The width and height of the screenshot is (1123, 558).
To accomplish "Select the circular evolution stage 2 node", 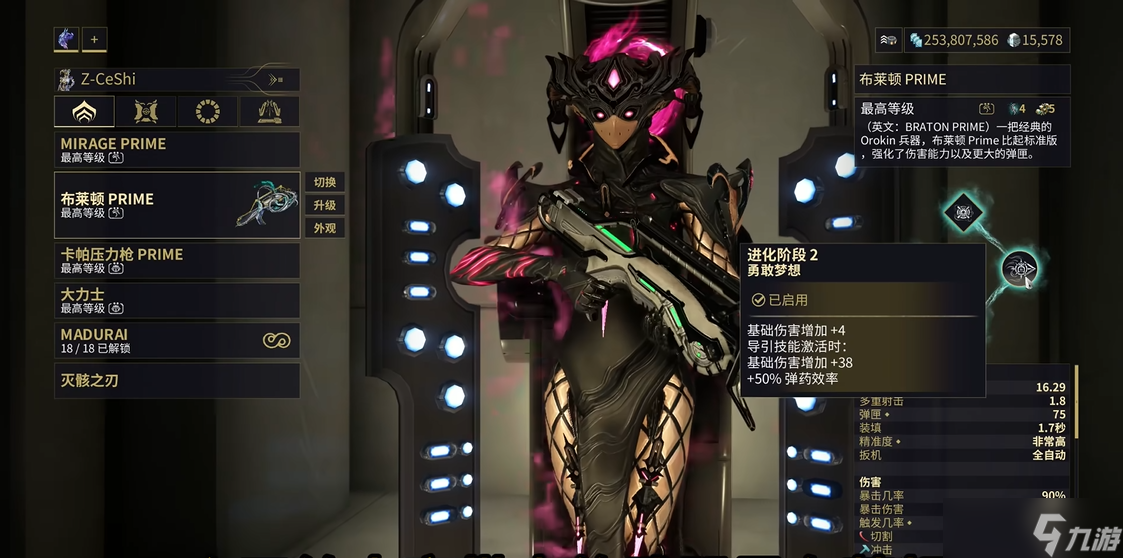I will (1019, 268).
